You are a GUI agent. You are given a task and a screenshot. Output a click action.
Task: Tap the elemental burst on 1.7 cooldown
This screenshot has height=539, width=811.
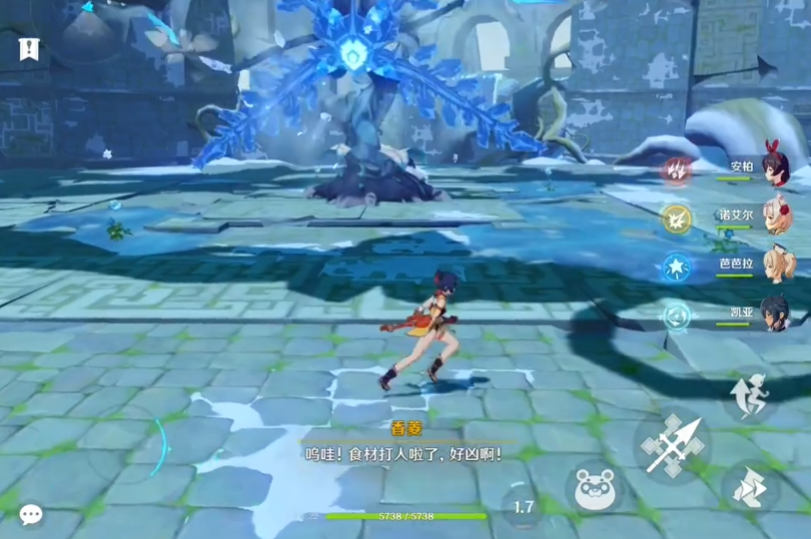[x=523, y=507]
